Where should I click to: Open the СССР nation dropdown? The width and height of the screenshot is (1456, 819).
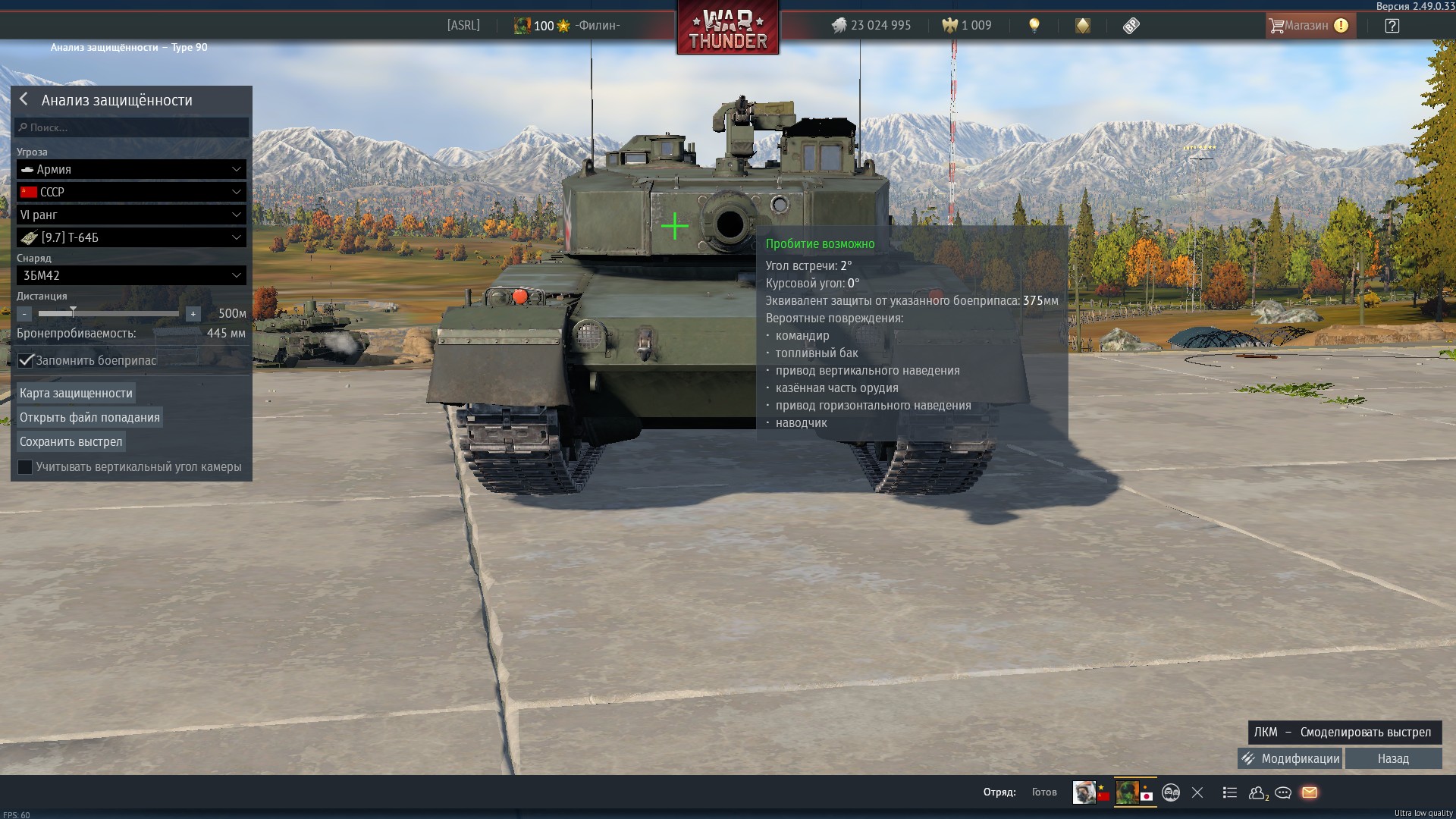pyautogui.click(x=132, y=192)
